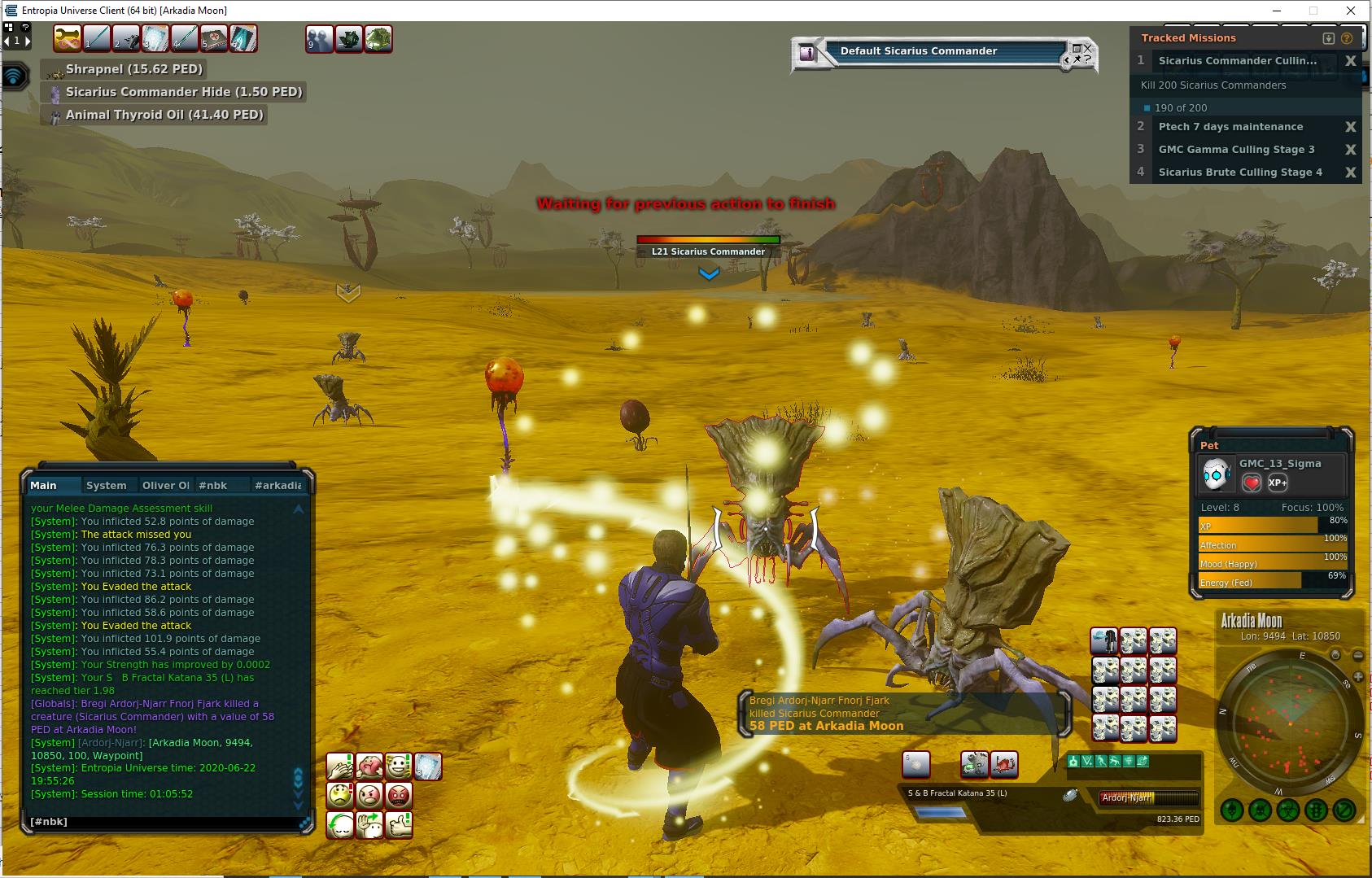Click the Animal Thyroid Oil loot entry
This screenshot has width=1372, height=878.
164,115
